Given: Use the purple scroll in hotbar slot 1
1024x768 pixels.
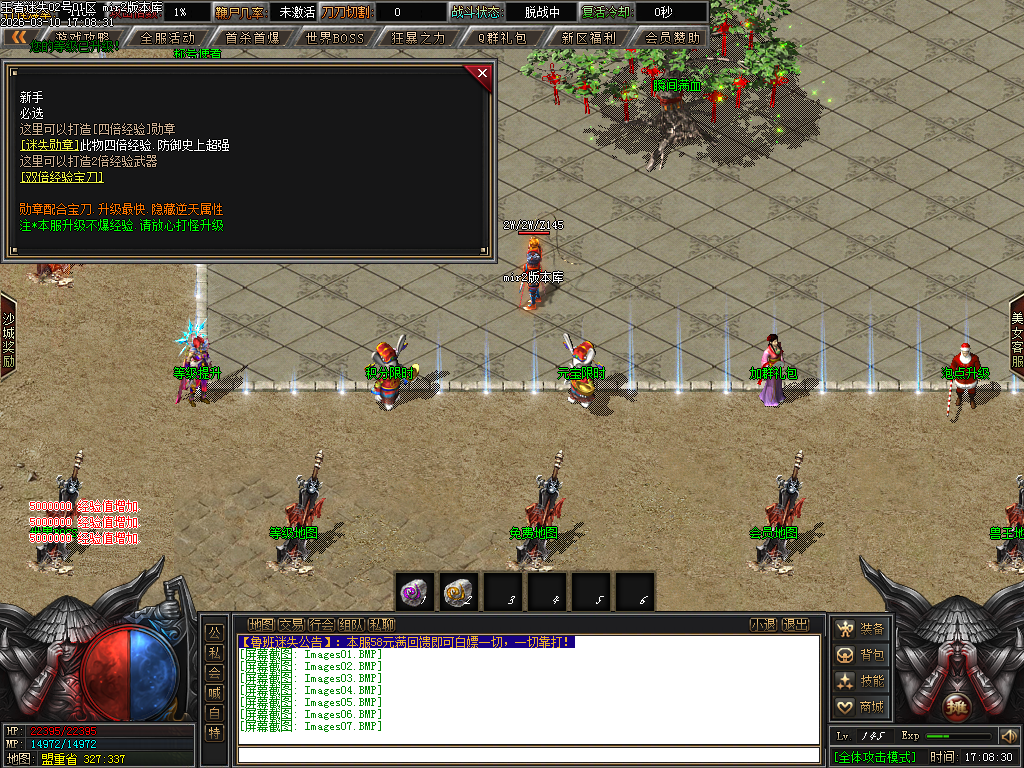Looking at the screenshot, I should pyautogui.click(x=414, y=592).
